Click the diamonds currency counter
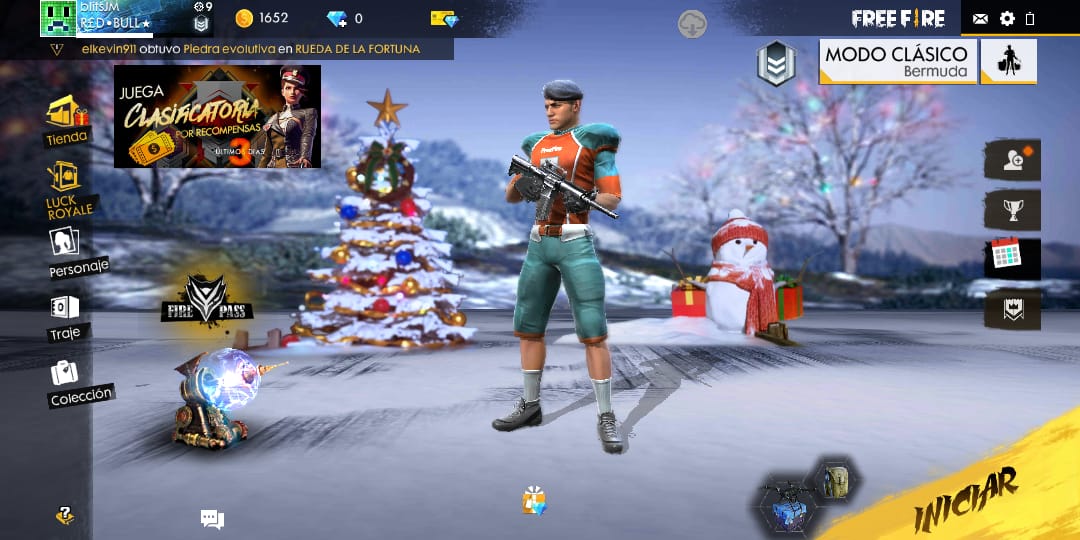This screenshot has height=540, width=1080. [344, 18]
